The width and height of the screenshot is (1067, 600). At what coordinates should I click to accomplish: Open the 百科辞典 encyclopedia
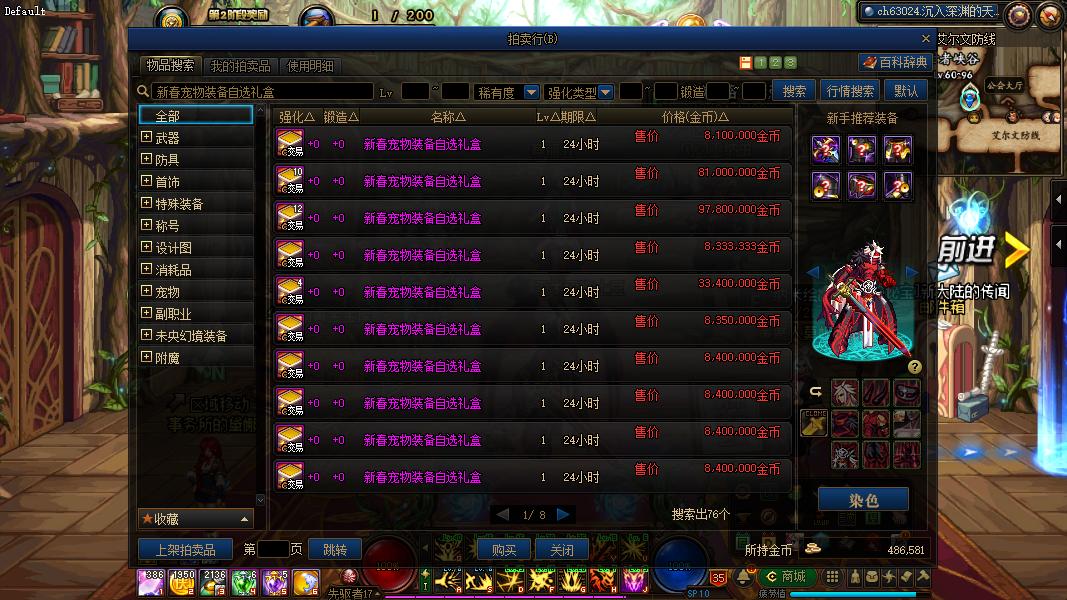click(896, 62)
